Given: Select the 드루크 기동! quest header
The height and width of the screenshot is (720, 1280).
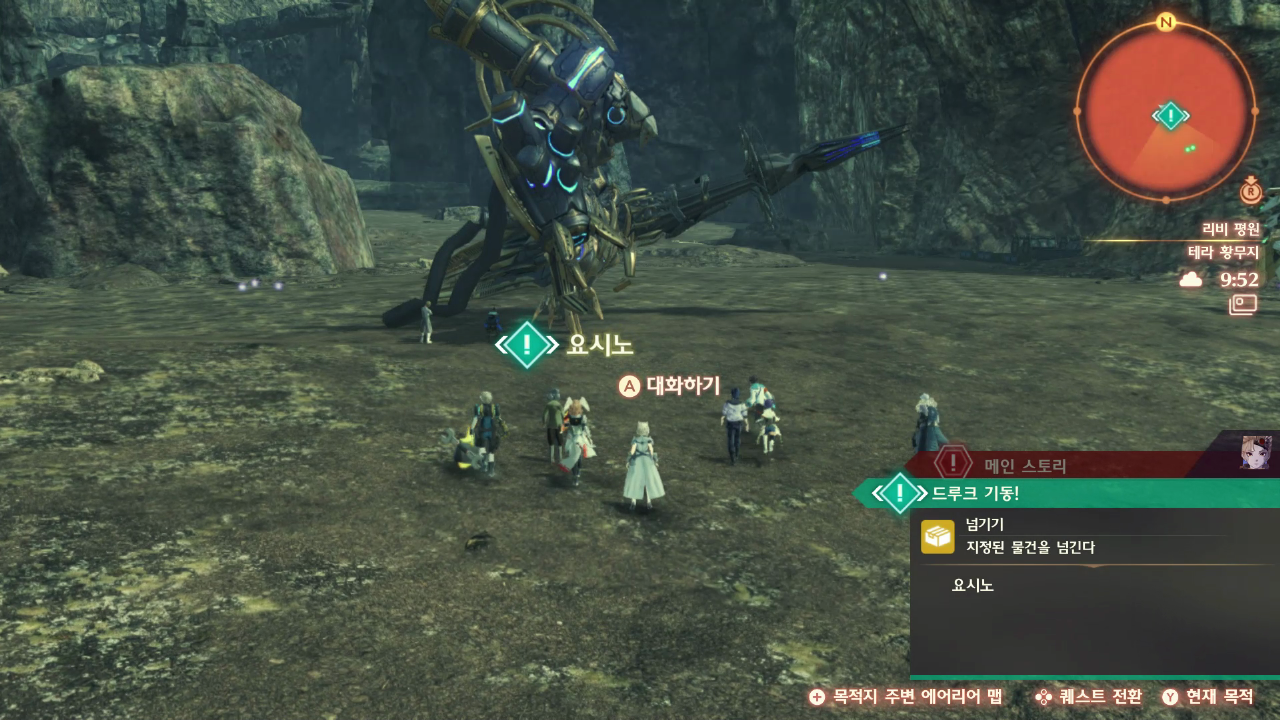Looking at the screenshot, I should pos(975,493).
